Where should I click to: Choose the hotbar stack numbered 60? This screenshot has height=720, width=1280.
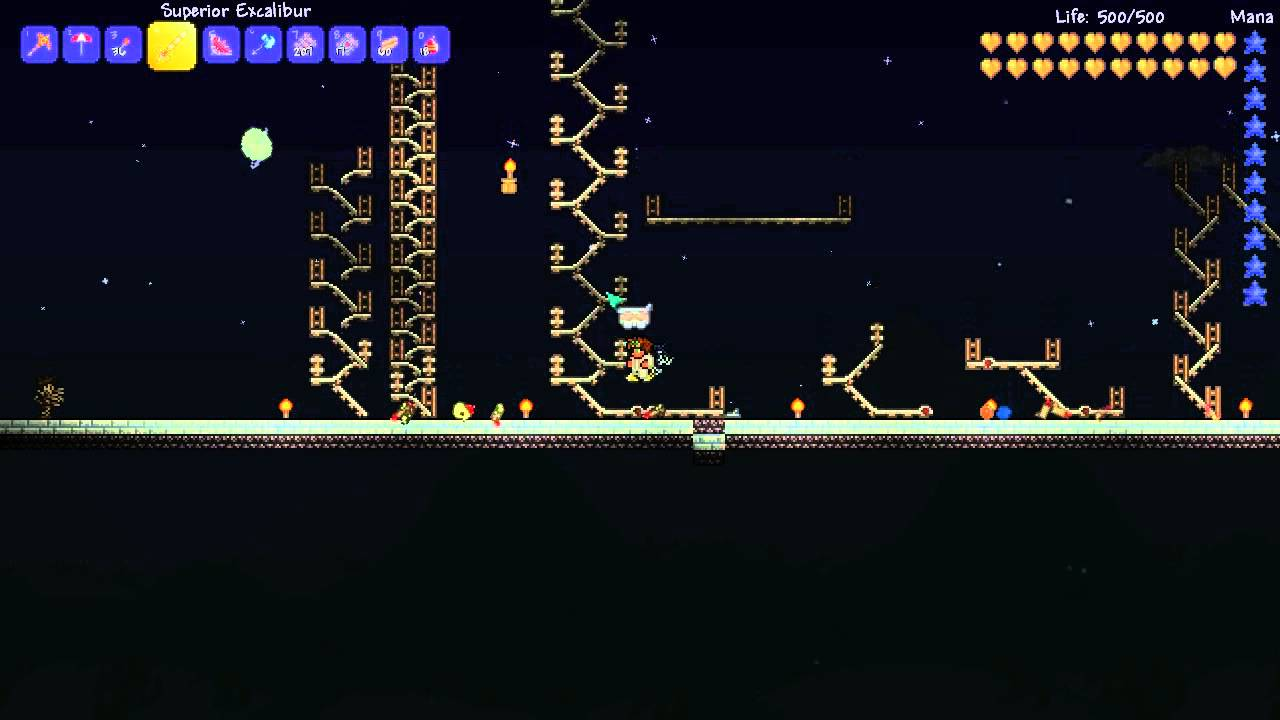(x=389, y=45)
